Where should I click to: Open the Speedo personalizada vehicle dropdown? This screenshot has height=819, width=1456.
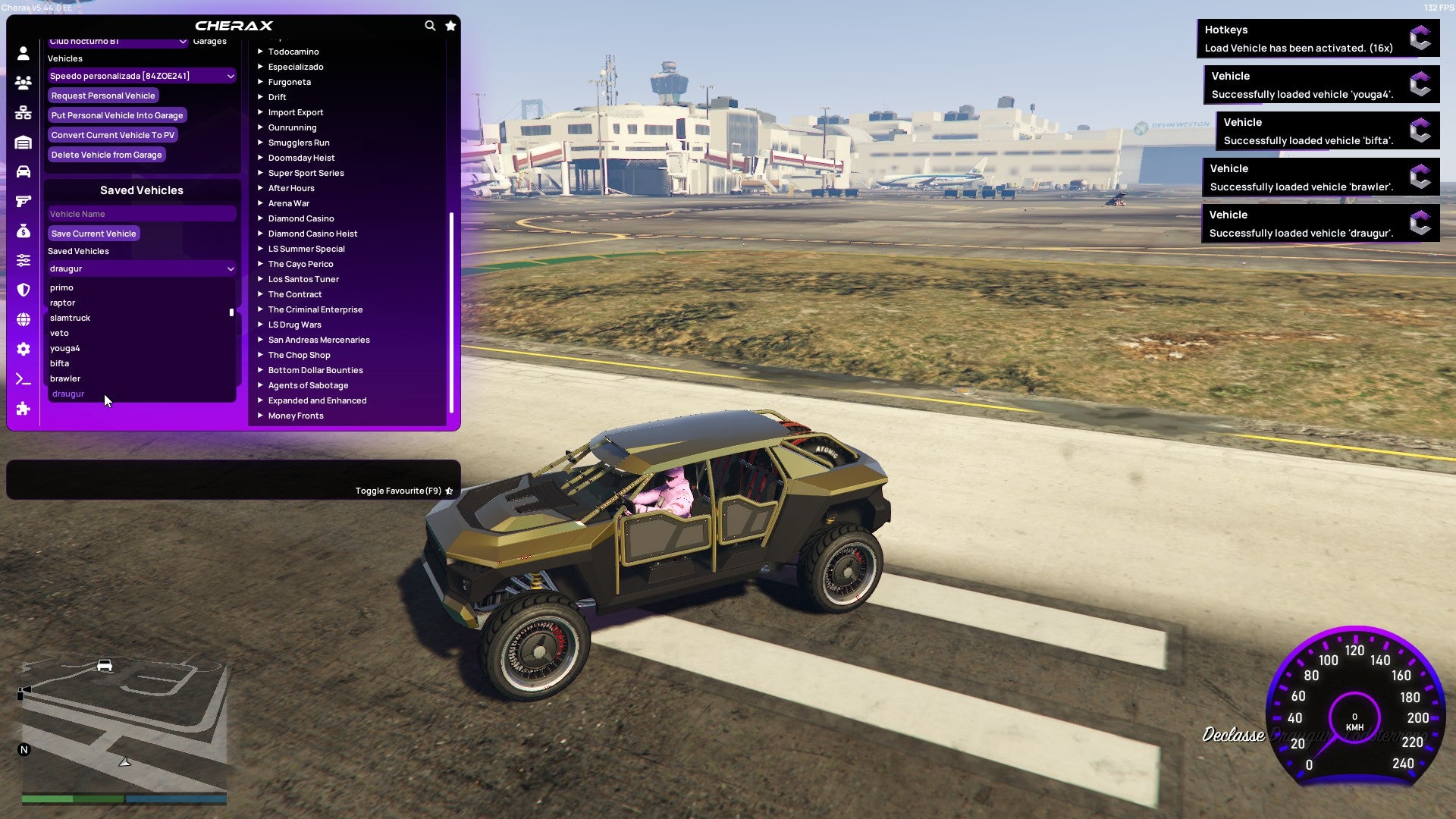141,76
